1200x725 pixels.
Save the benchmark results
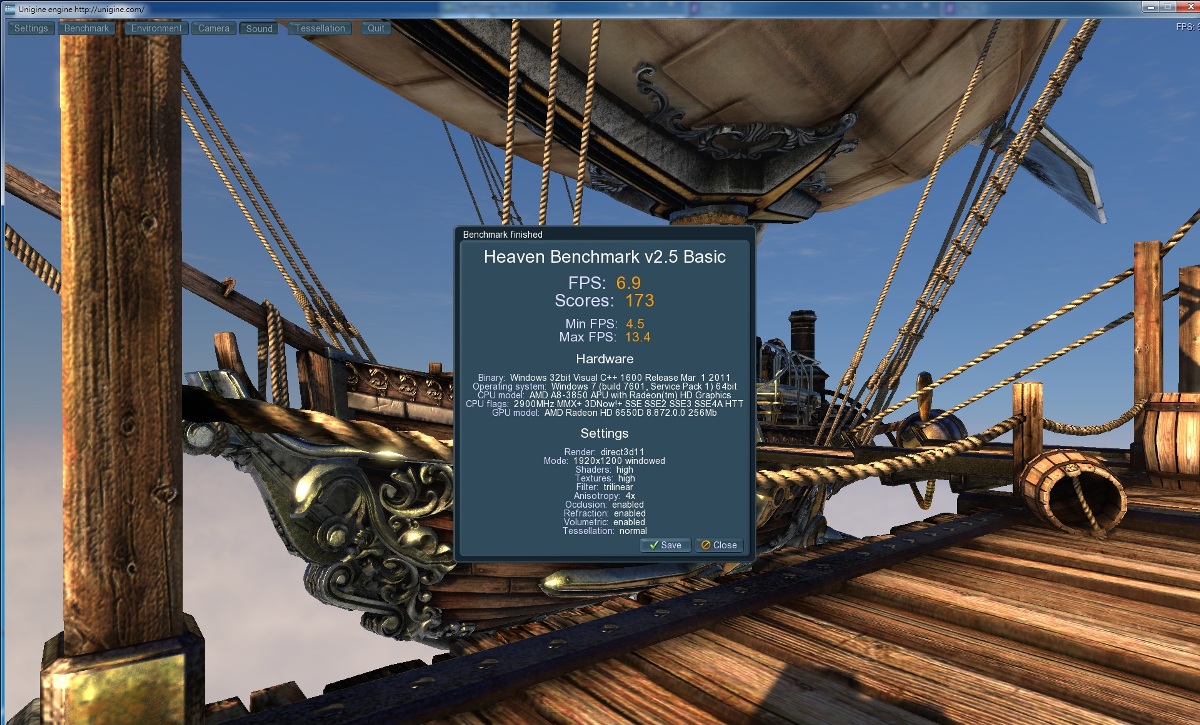click(x=663, y=545)
